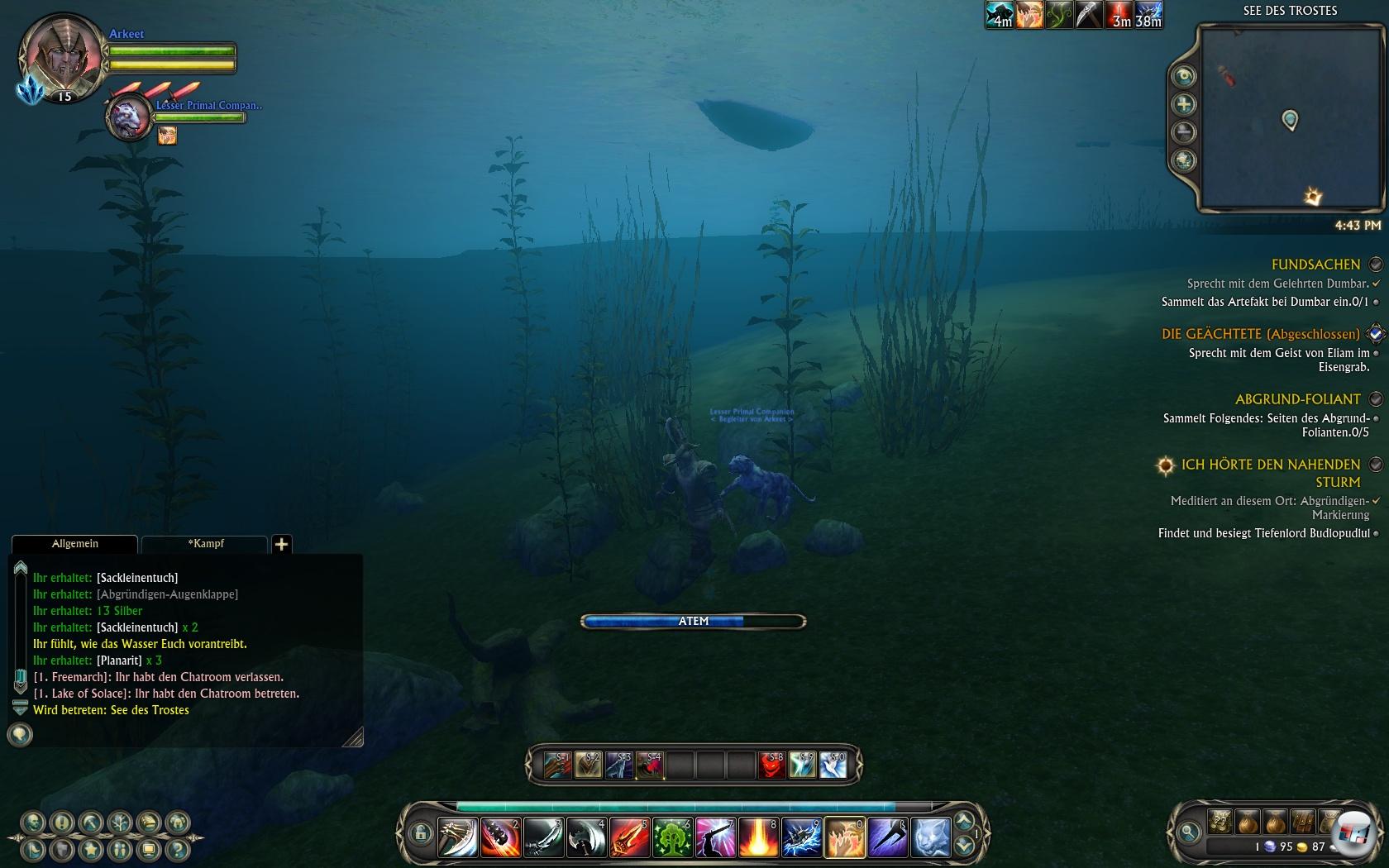Use the red demon mask ability S-8
The width and height of the screenshot is (1389, 868).
point(771,765)
